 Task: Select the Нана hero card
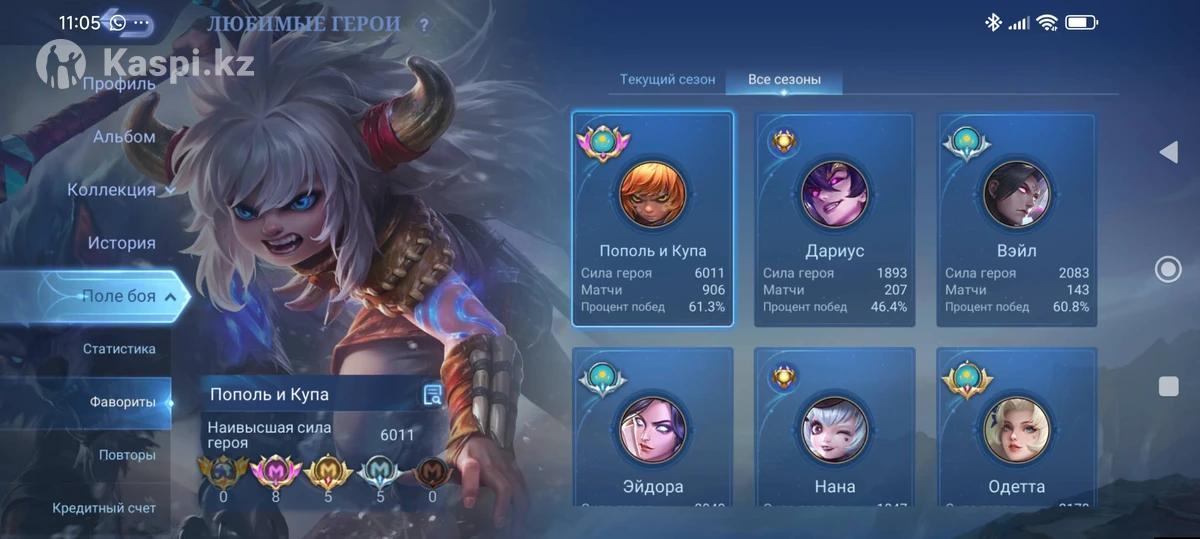click(x=834, y=425)
